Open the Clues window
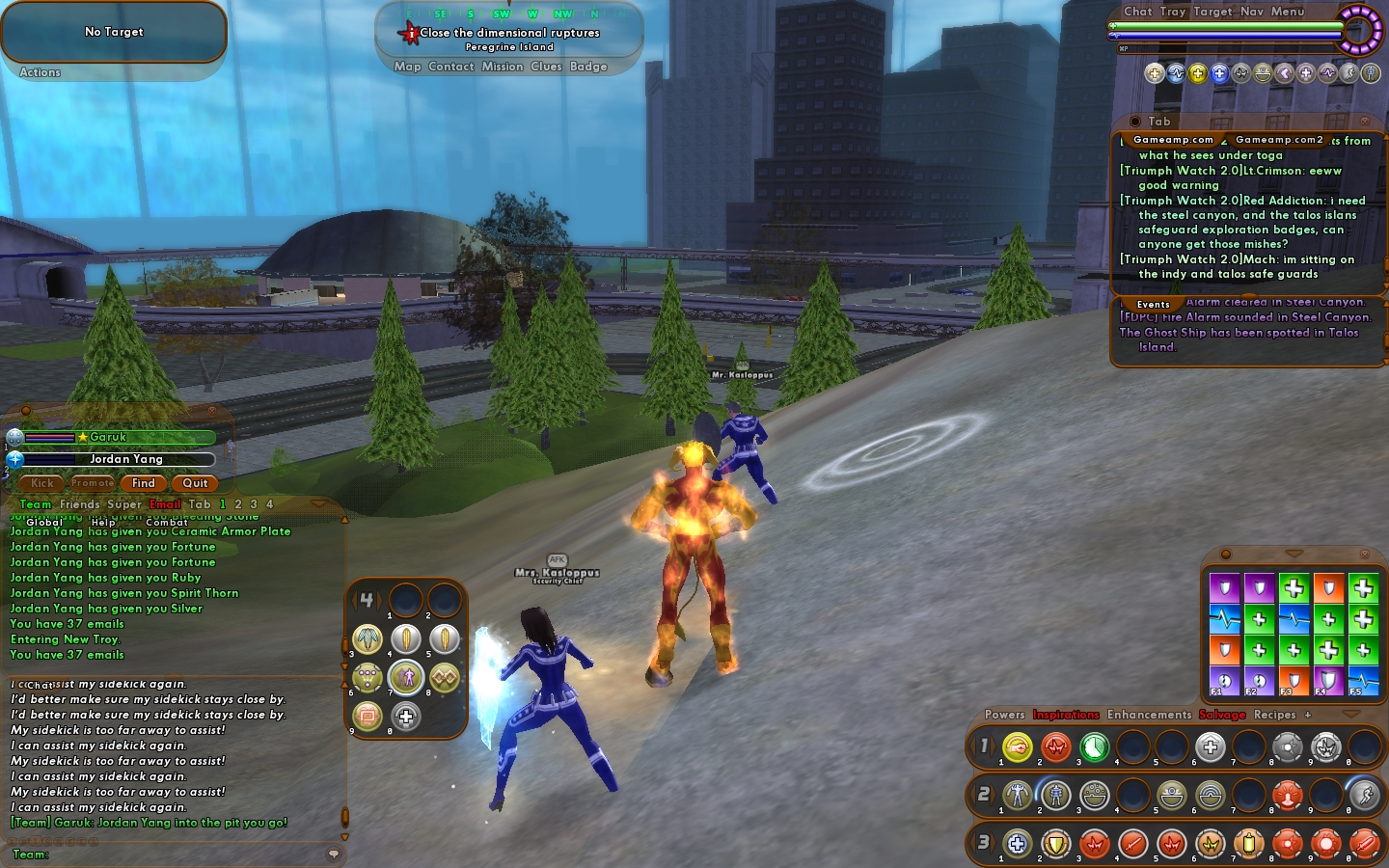 (546, 67)
